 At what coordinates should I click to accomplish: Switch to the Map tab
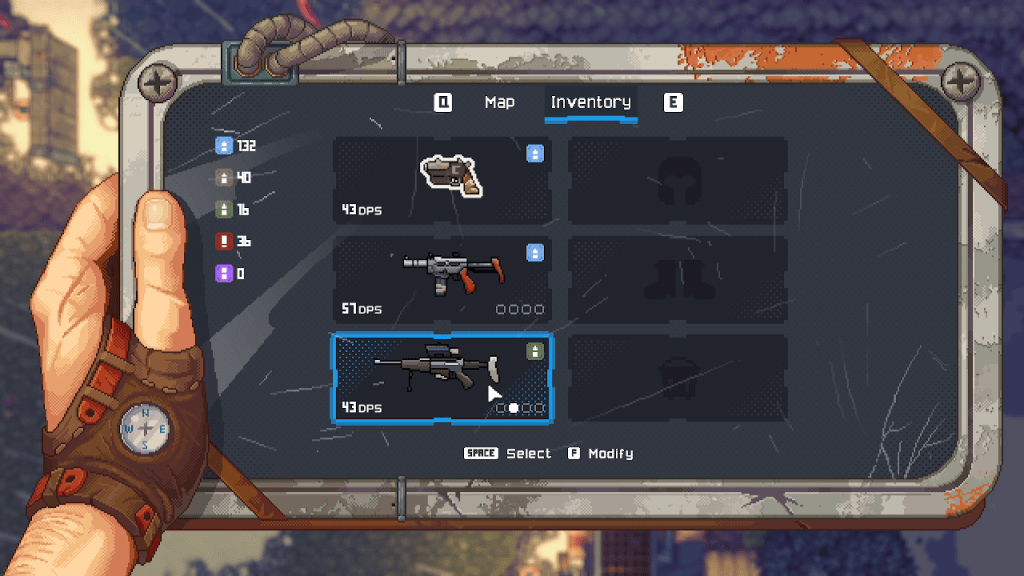(499, 102)
